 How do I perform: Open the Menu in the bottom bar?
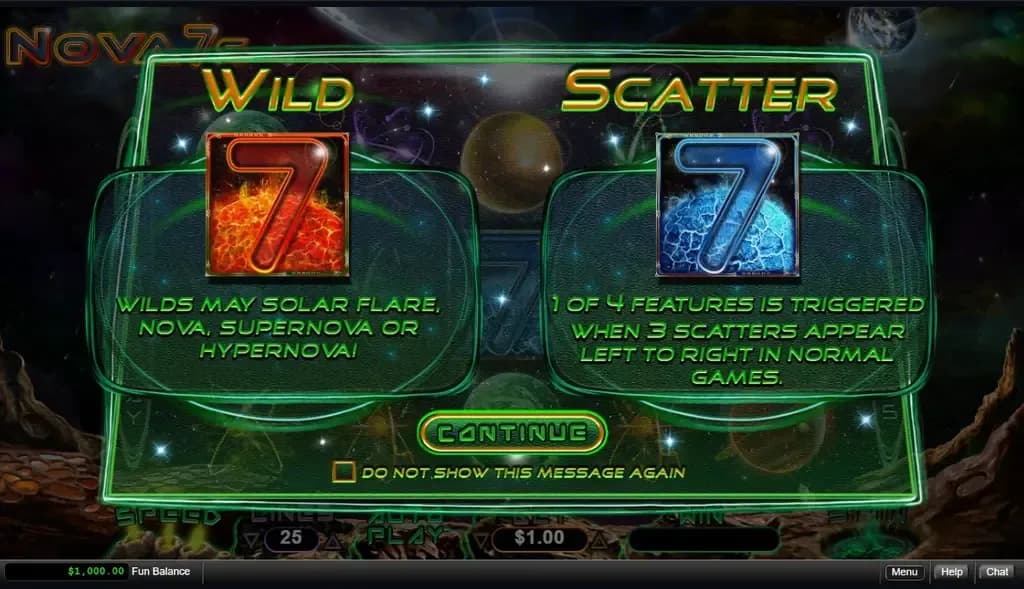[x=903, y=572]
